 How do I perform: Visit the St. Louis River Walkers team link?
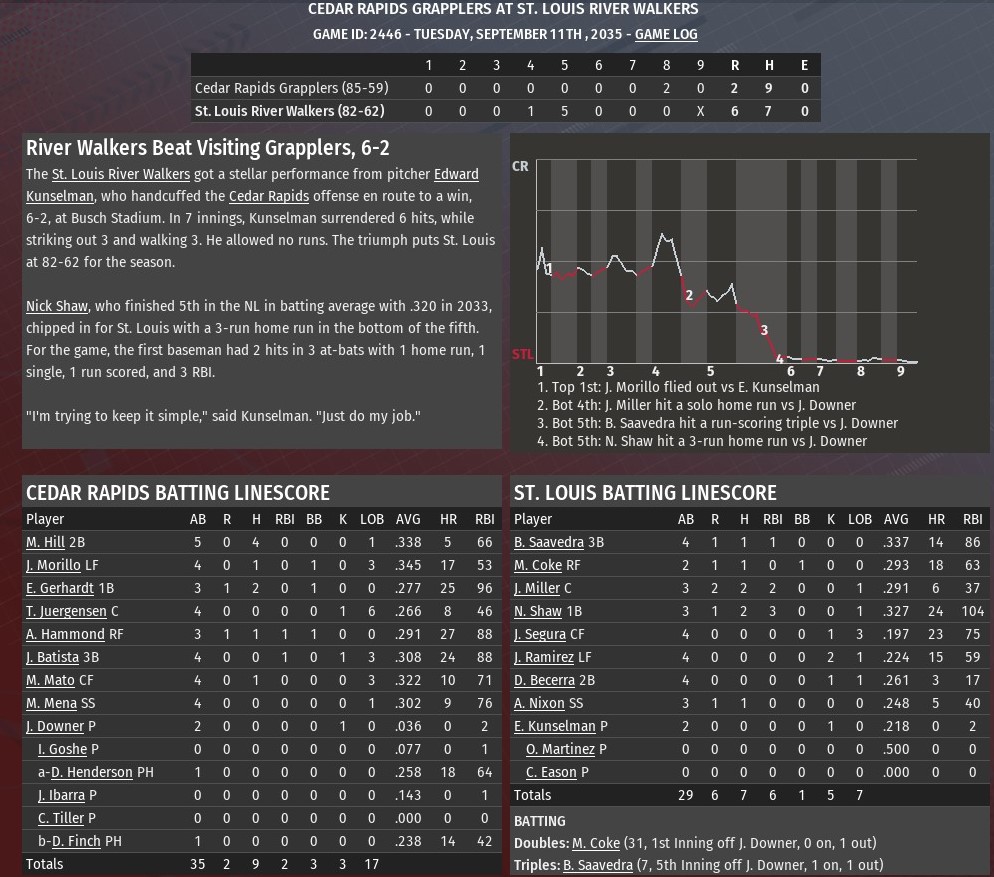[x=121, y=174]
